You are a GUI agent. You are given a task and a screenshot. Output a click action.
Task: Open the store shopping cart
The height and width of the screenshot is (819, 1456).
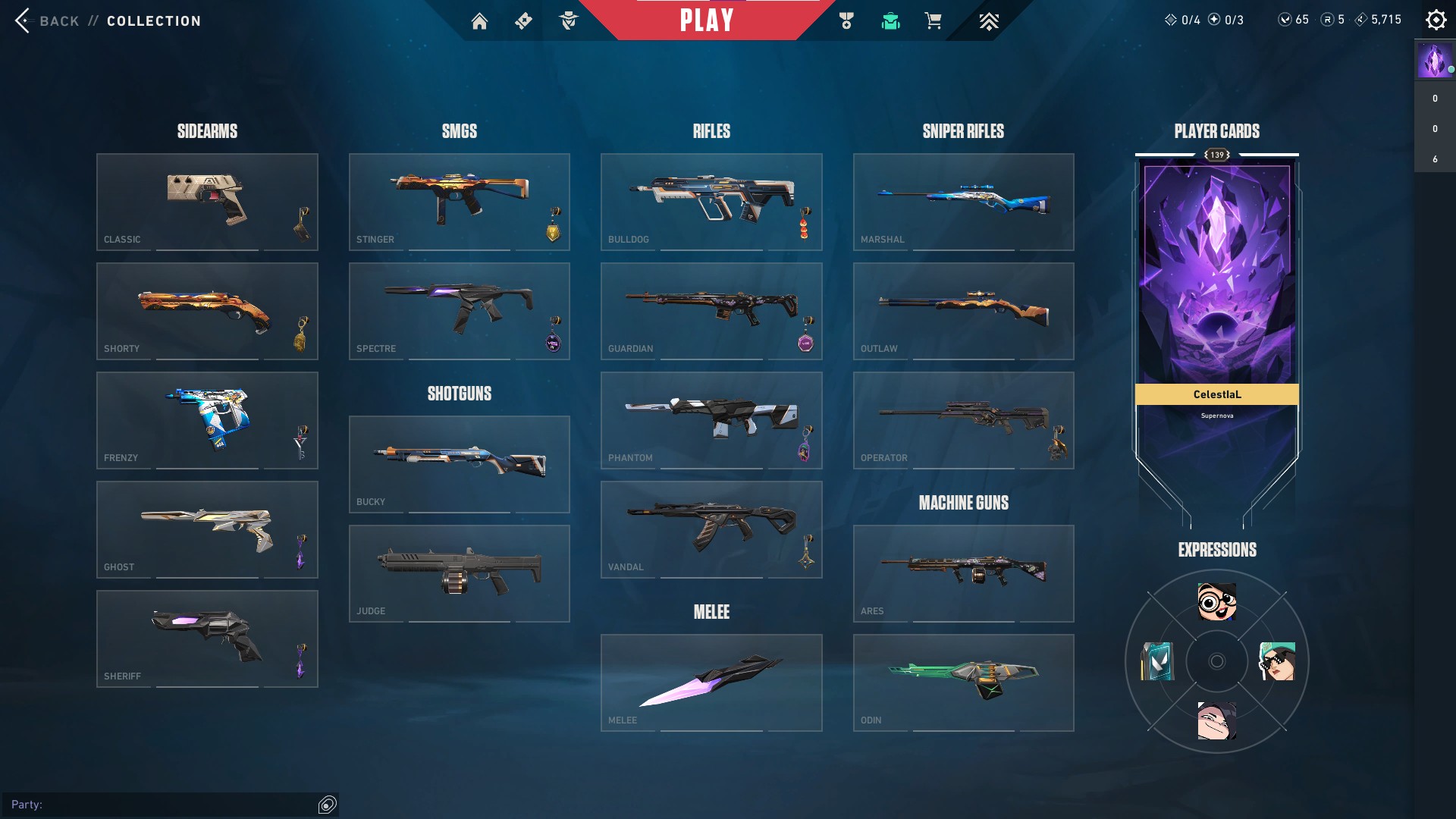(933, 21)
